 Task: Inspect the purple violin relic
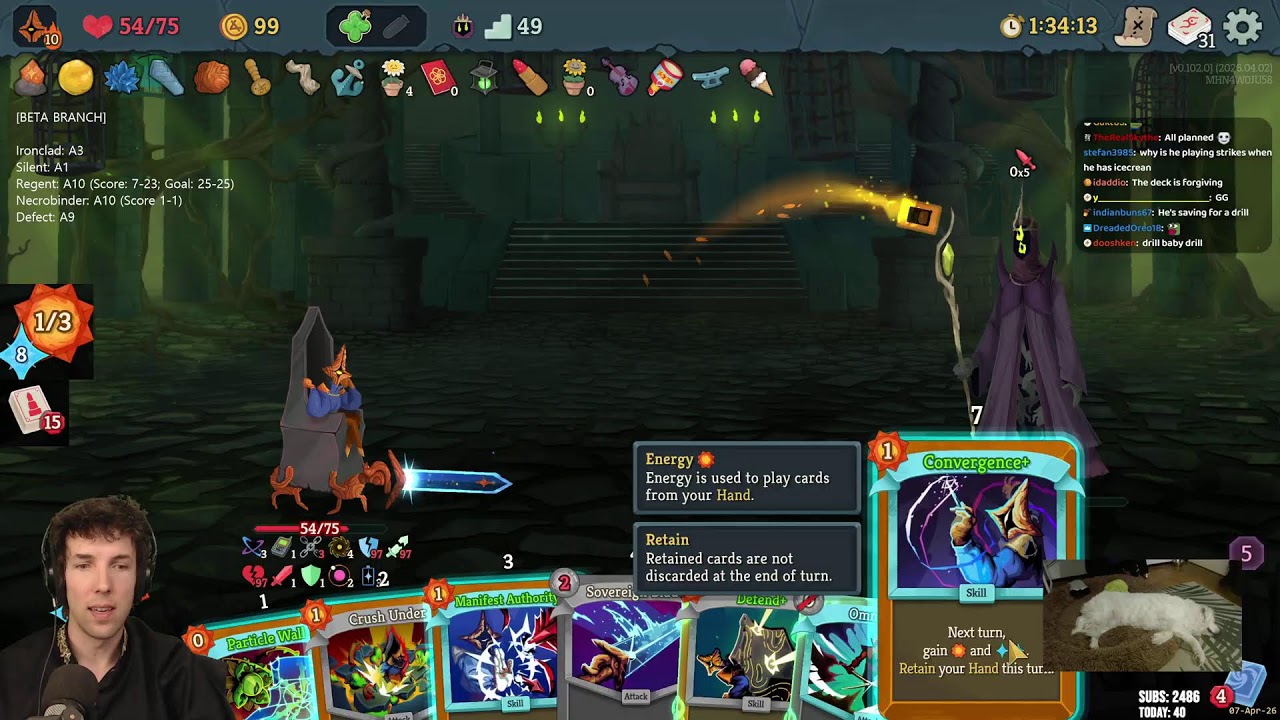click(620, 77)
